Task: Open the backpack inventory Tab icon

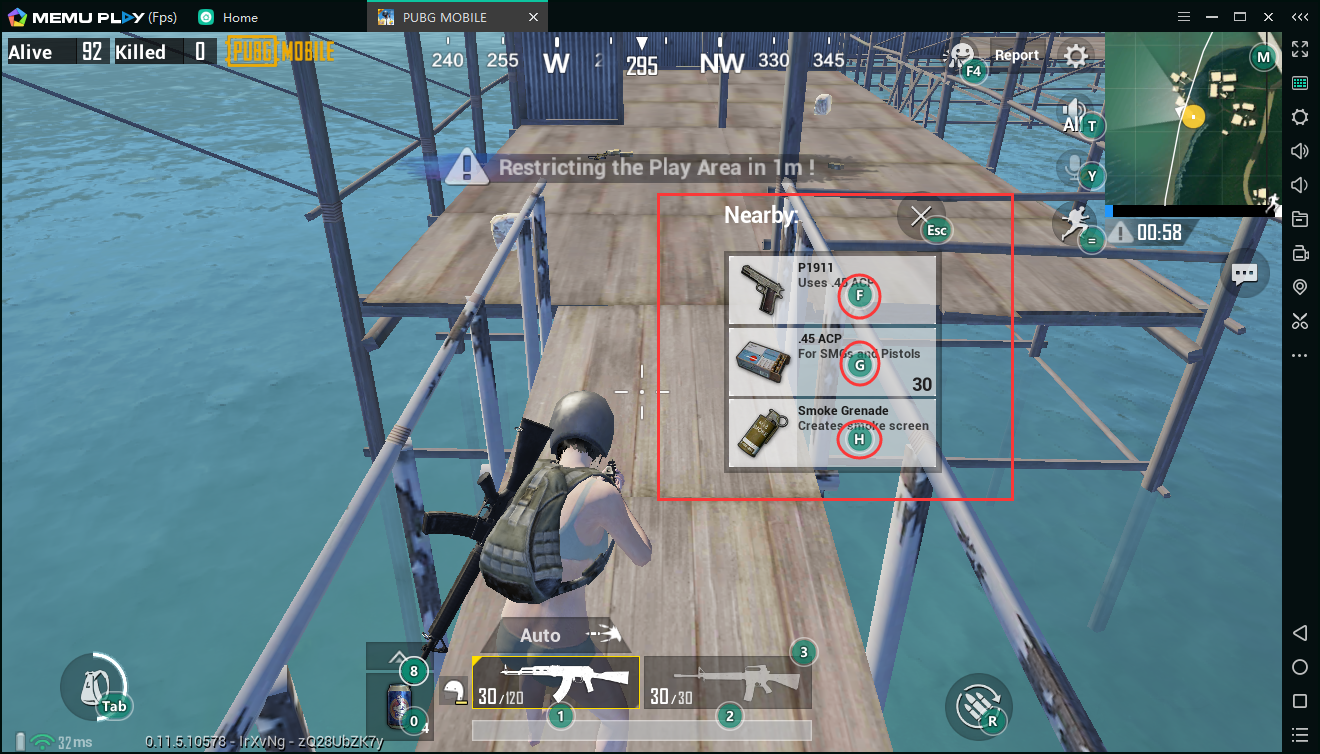Action: click(97, 686)
